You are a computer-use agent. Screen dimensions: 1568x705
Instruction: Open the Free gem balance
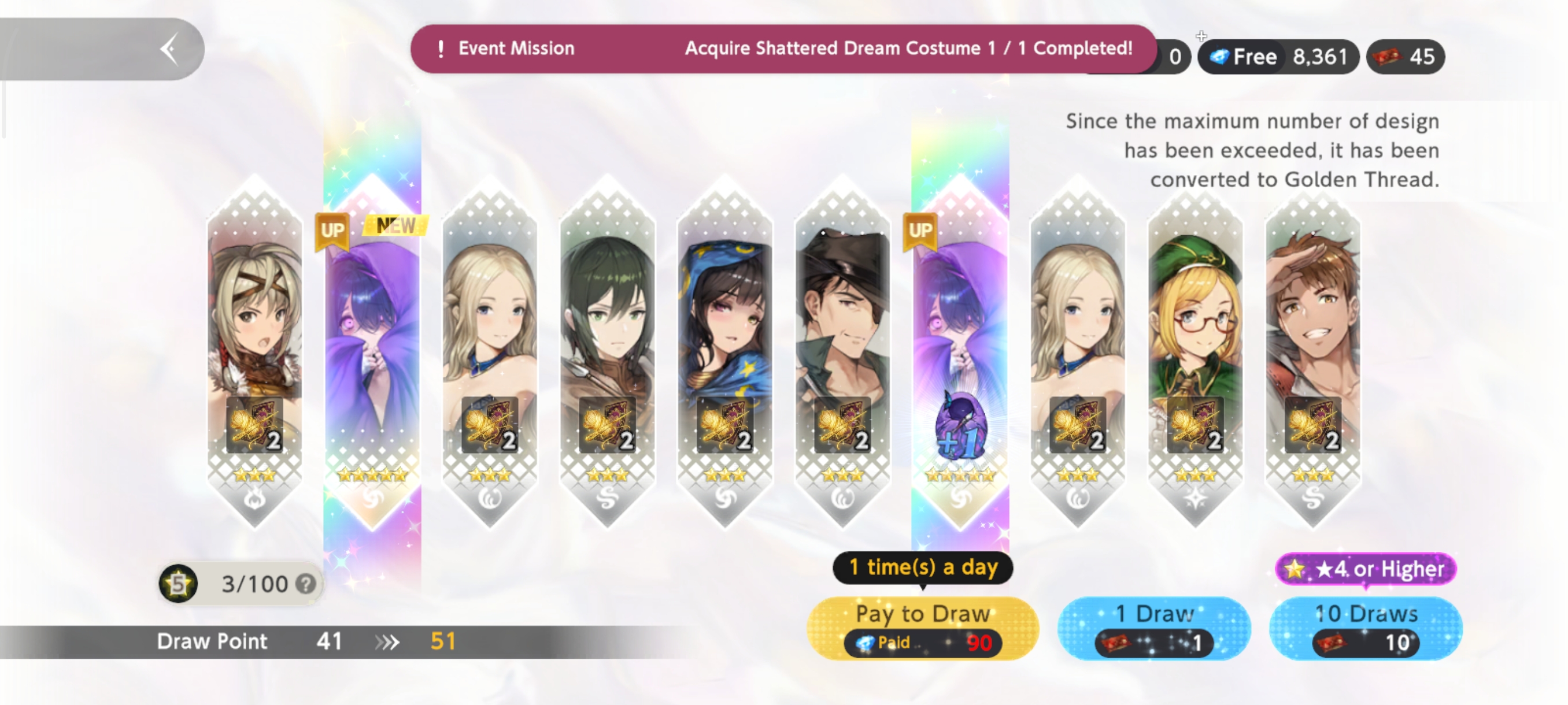pyautogui.click(x=1278, y=57)
